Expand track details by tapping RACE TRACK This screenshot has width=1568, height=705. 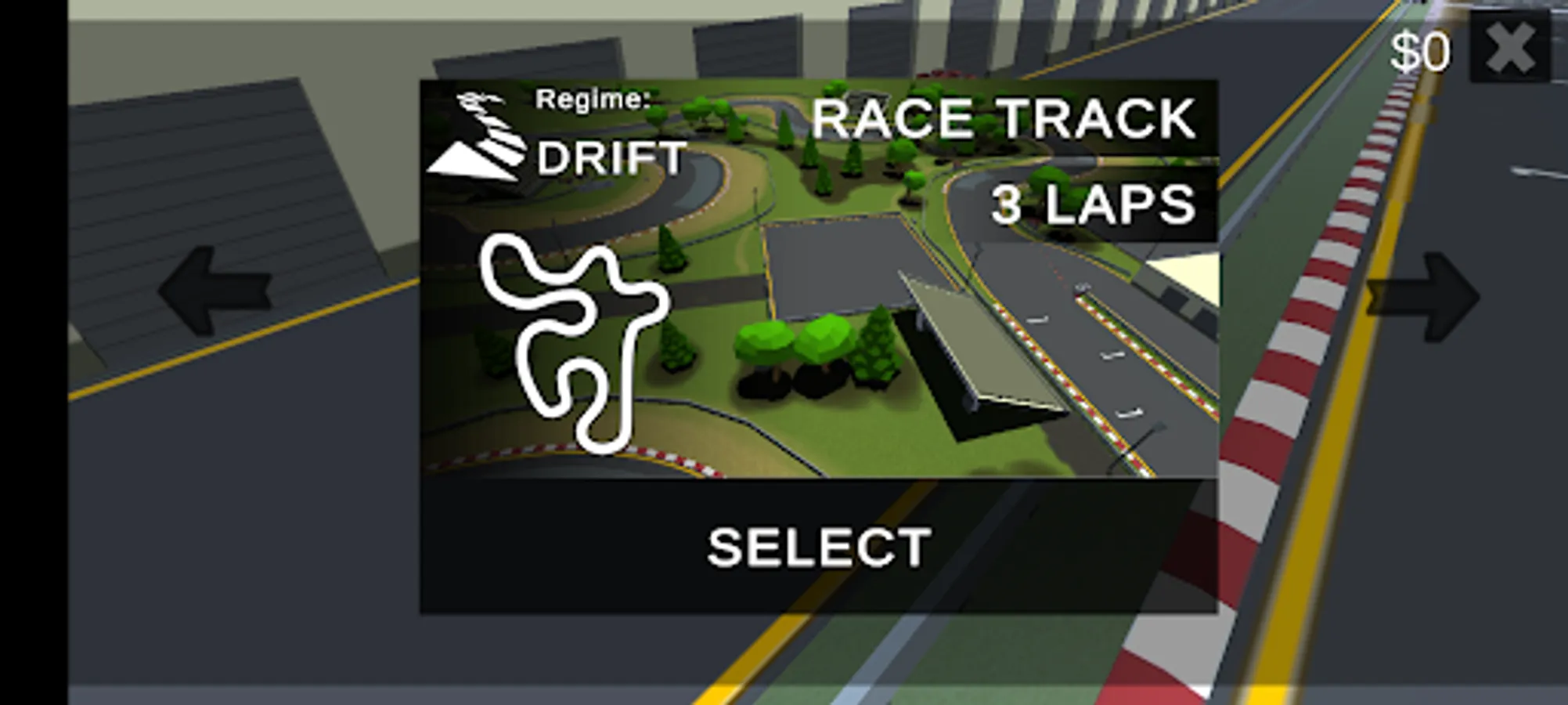tap(1002, 119)
